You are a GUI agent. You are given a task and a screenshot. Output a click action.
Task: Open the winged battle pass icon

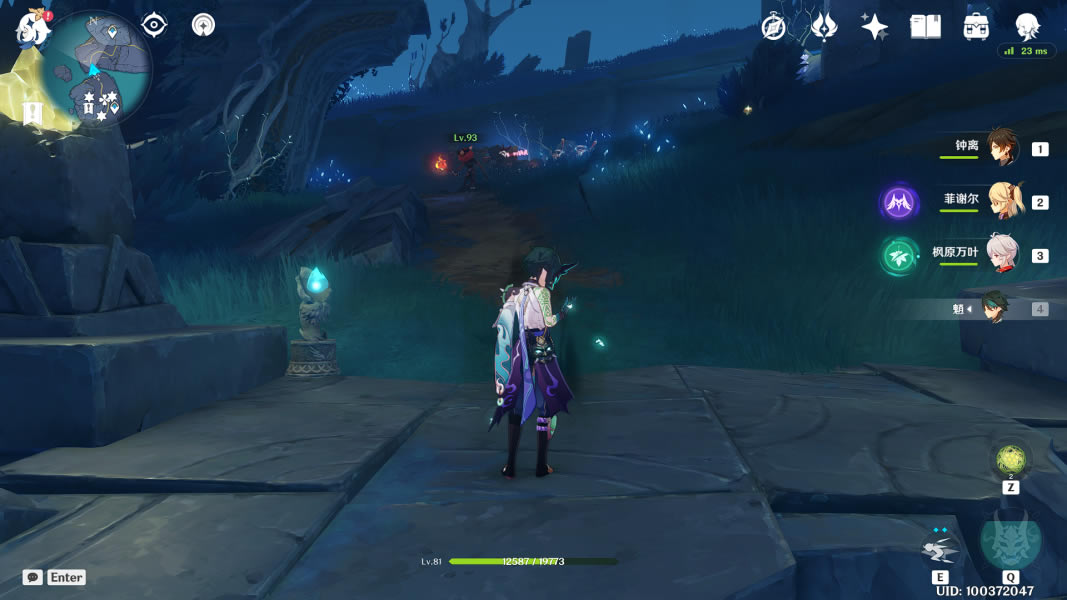click(824, 27)
